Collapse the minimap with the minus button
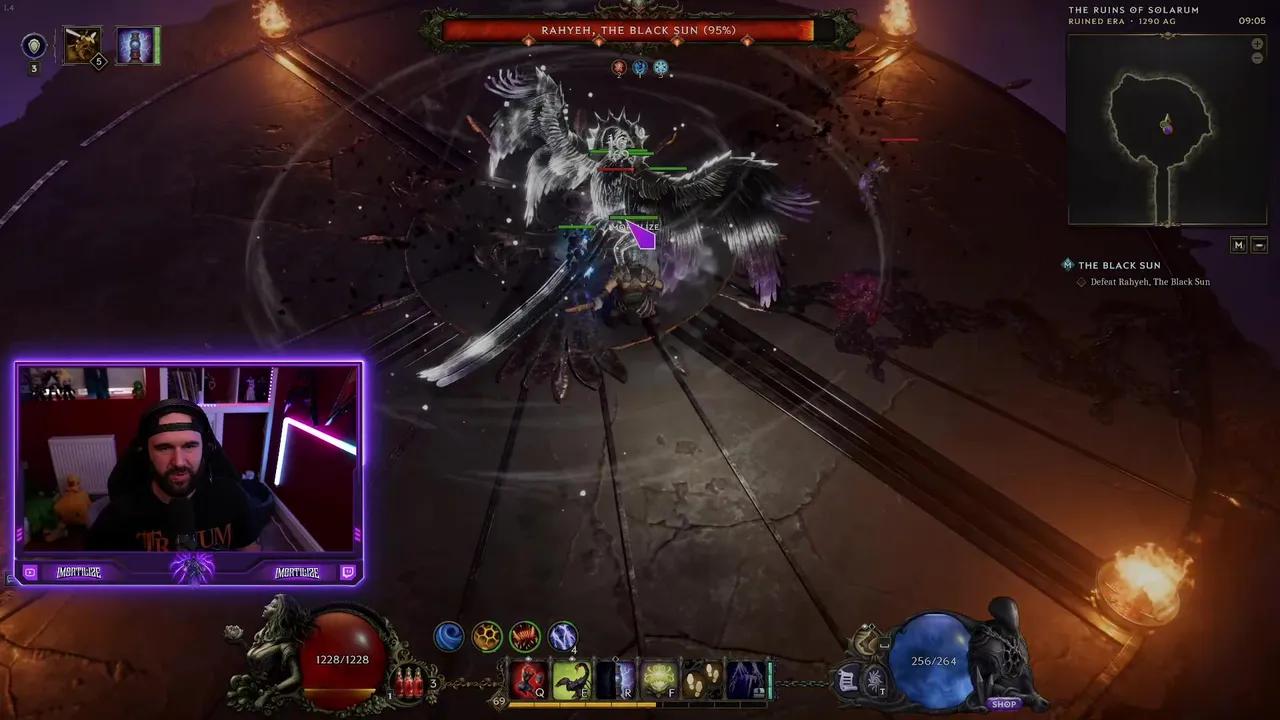The width and height of the screenshot is (1280, 720). coord(1259,245)
